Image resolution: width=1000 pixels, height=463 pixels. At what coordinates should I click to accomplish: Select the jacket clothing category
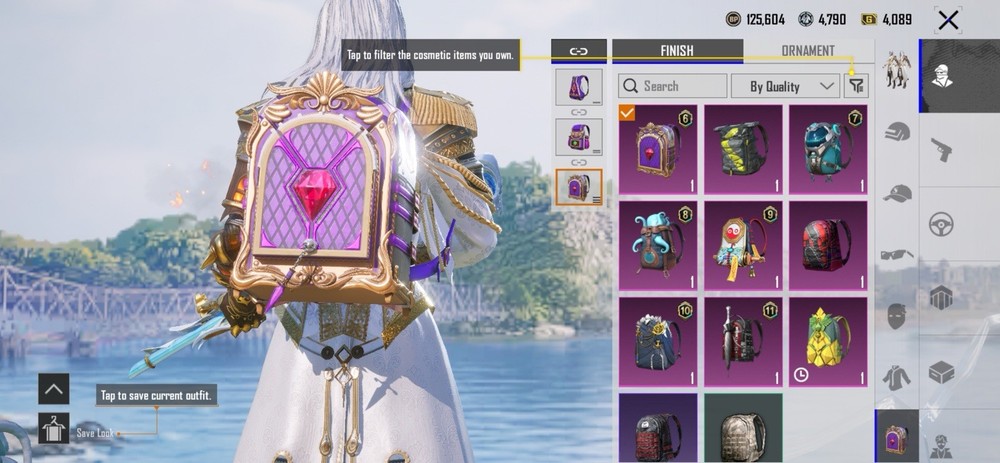pos(897,378)
